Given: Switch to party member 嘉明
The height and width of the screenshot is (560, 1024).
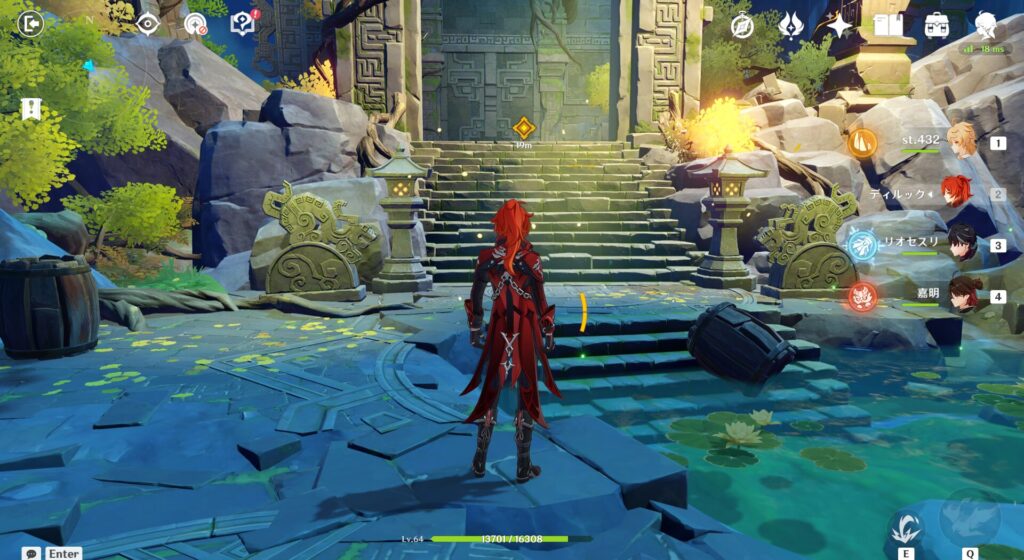Looking at the screenshot, I should click(962, 295).
